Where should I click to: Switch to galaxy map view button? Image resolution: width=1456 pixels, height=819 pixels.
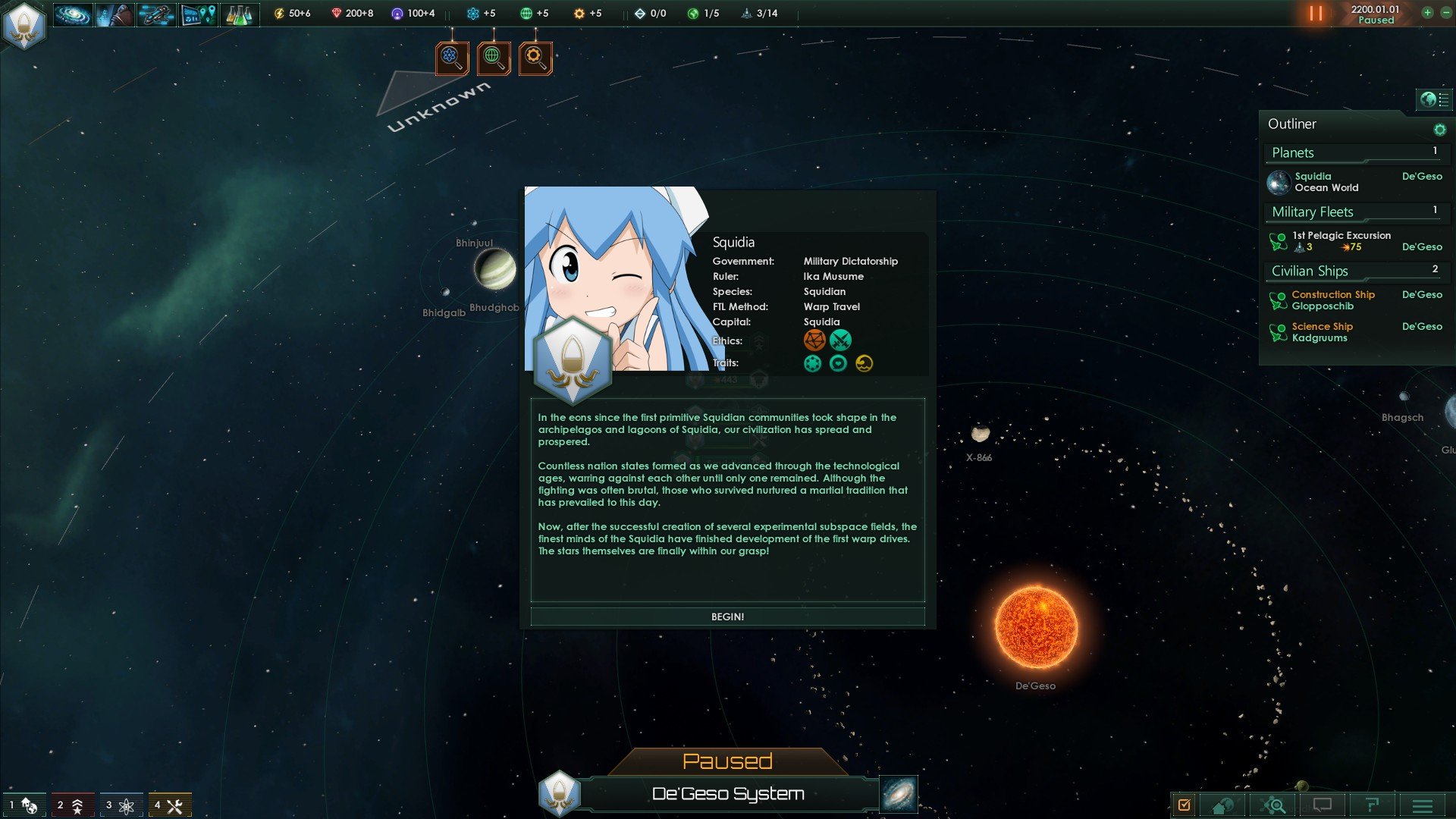899,794
